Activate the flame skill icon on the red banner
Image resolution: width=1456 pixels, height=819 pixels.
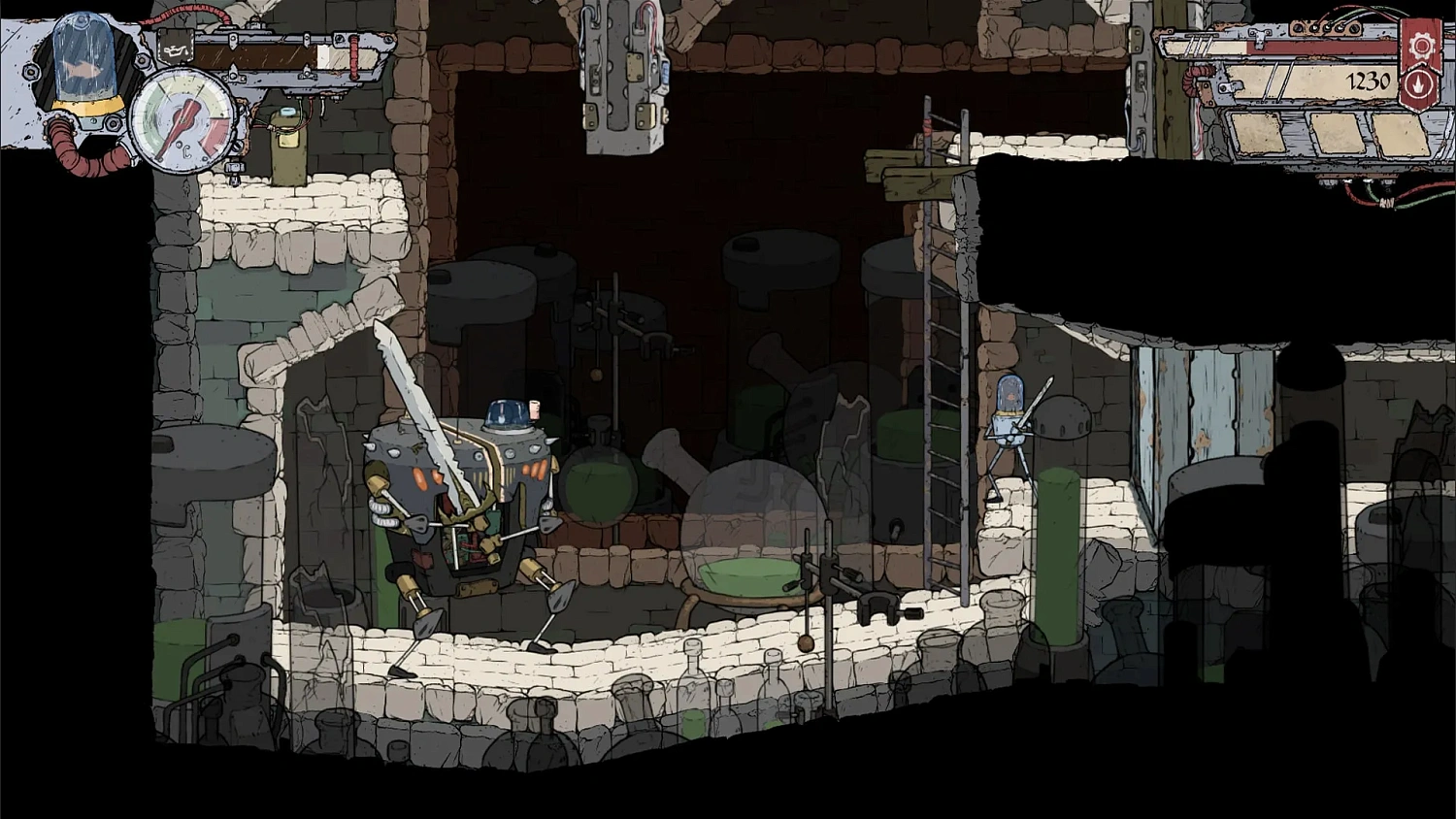point(1420,85)
